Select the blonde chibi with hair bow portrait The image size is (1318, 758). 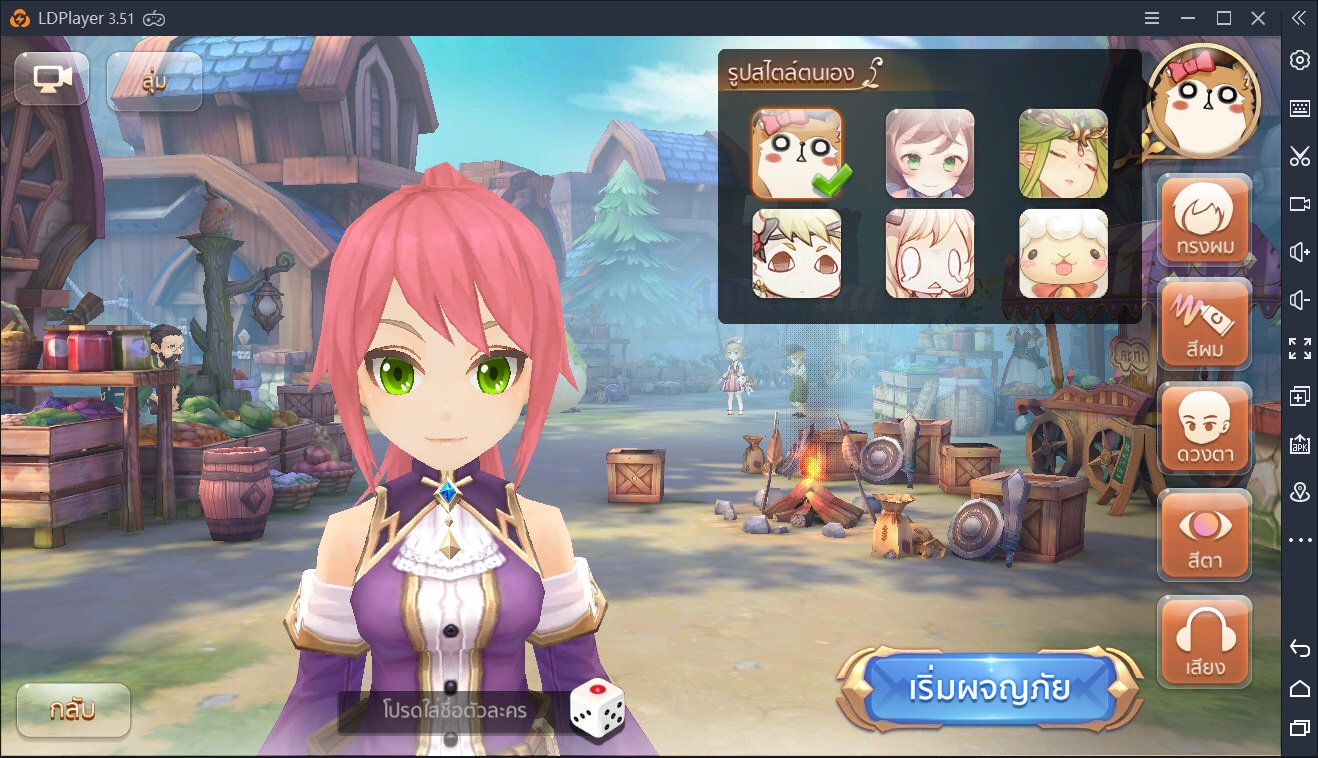(797, 253)
